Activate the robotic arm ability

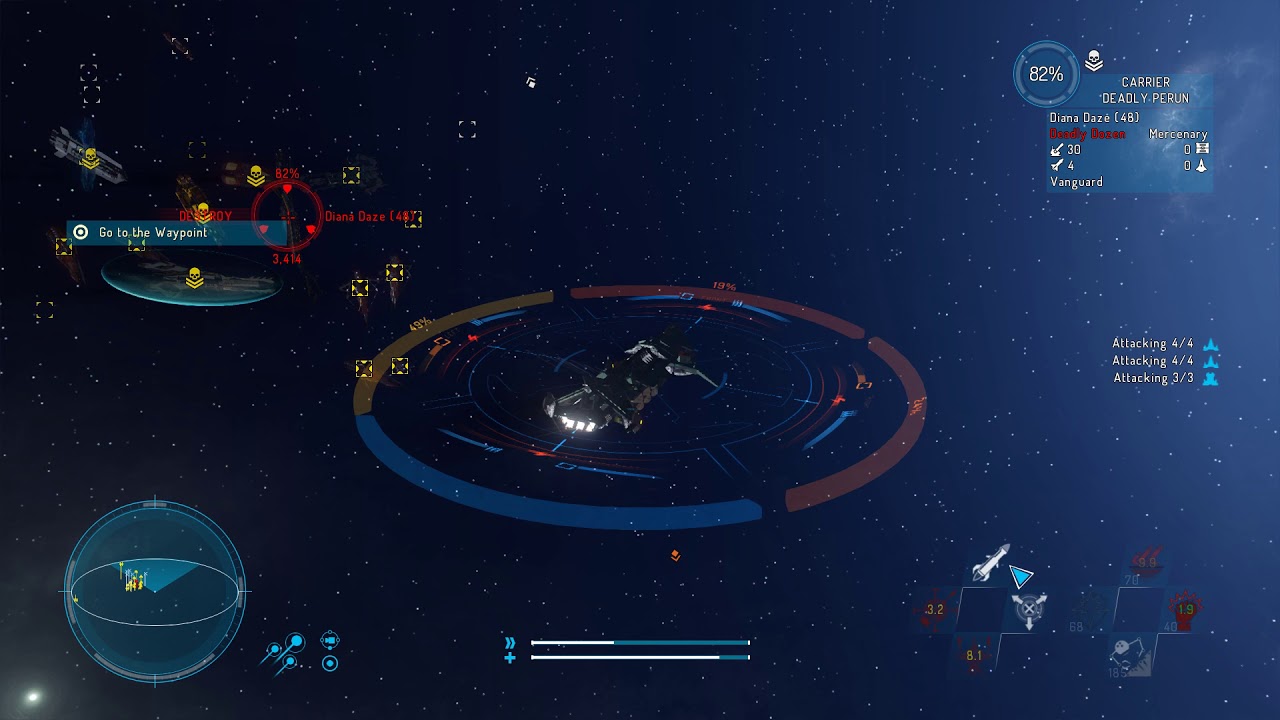click(1131, 655)
